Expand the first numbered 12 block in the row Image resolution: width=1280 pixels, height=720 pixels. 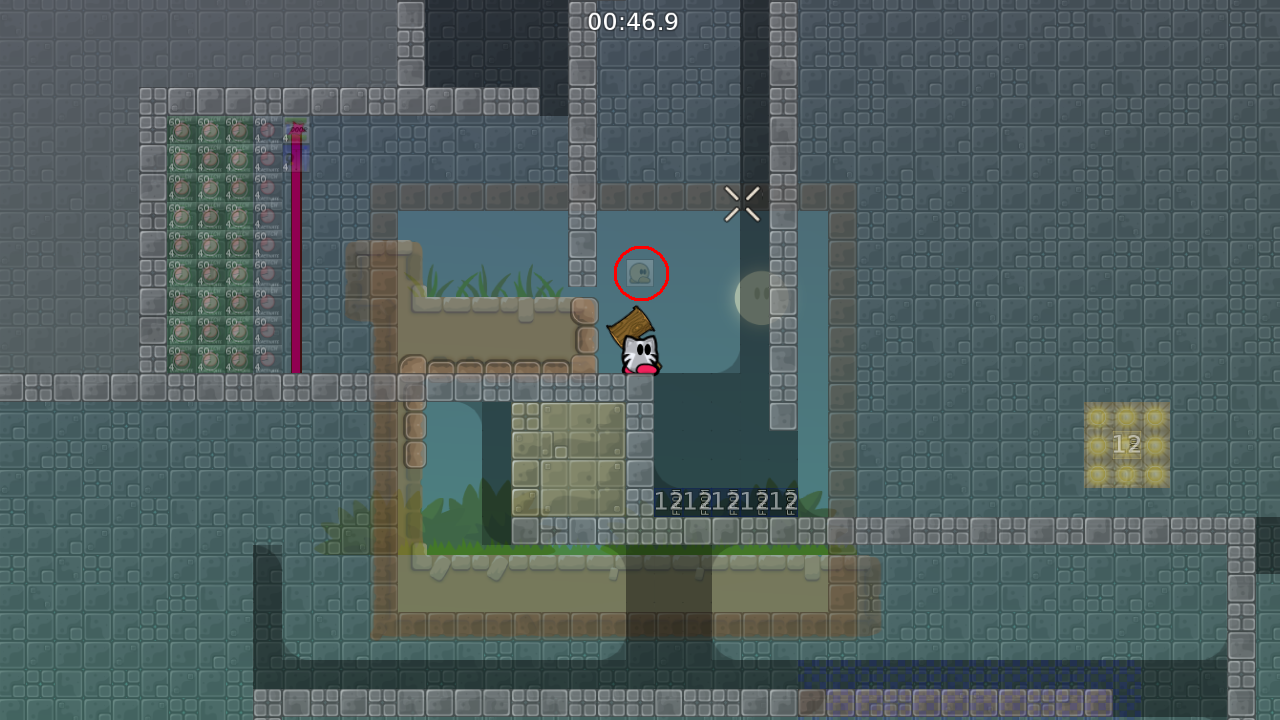[x=668, y=500]
